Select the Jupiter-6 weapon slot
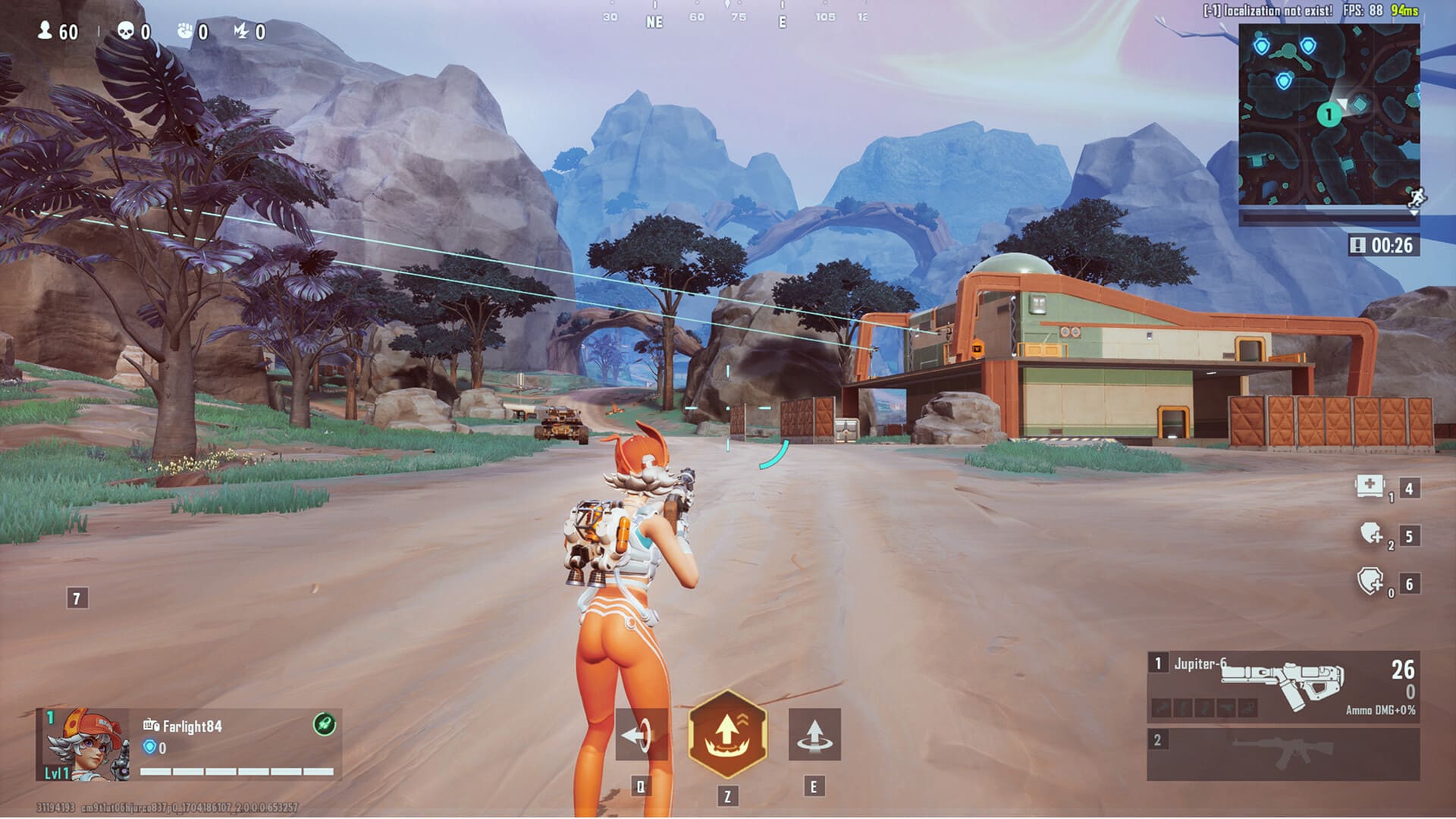The height and width of the screenshot is (819, 1456). [x=1282, y=686]
